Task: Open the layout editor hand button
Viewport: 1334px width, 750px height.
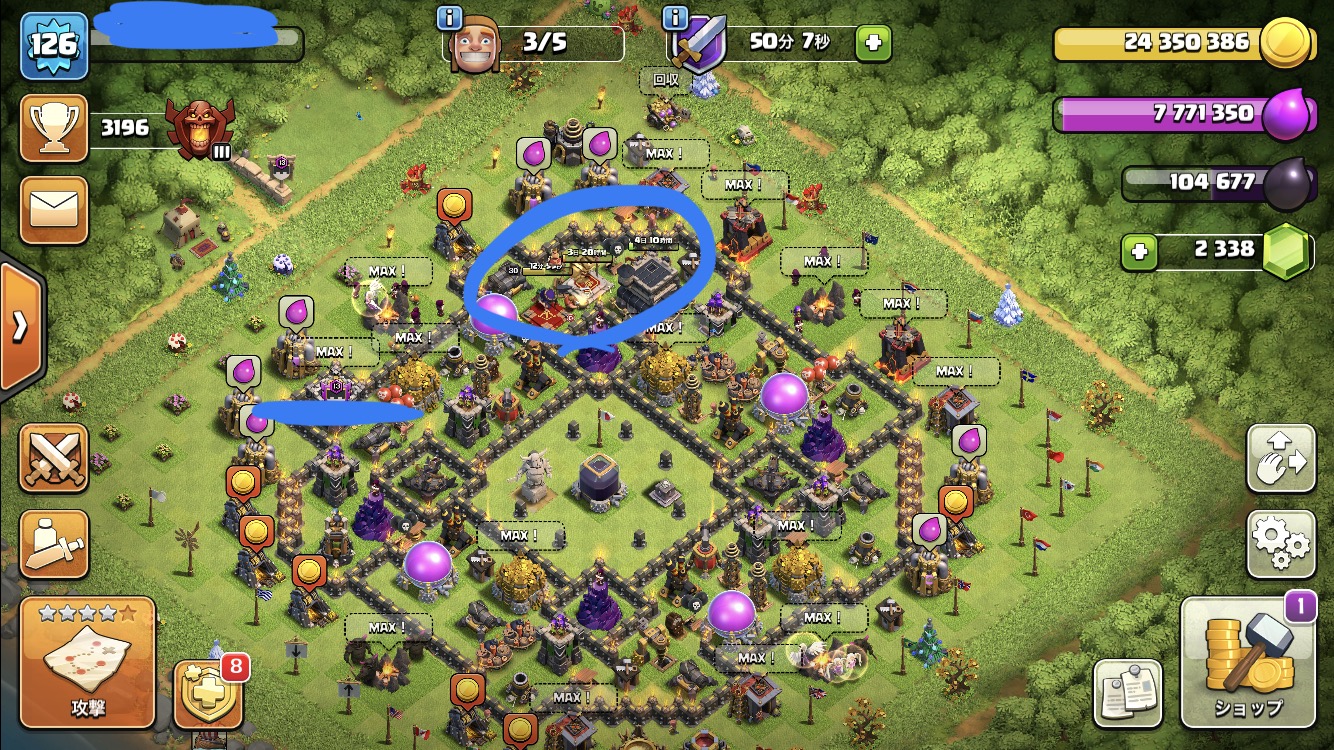Action: click(1281, 459)
